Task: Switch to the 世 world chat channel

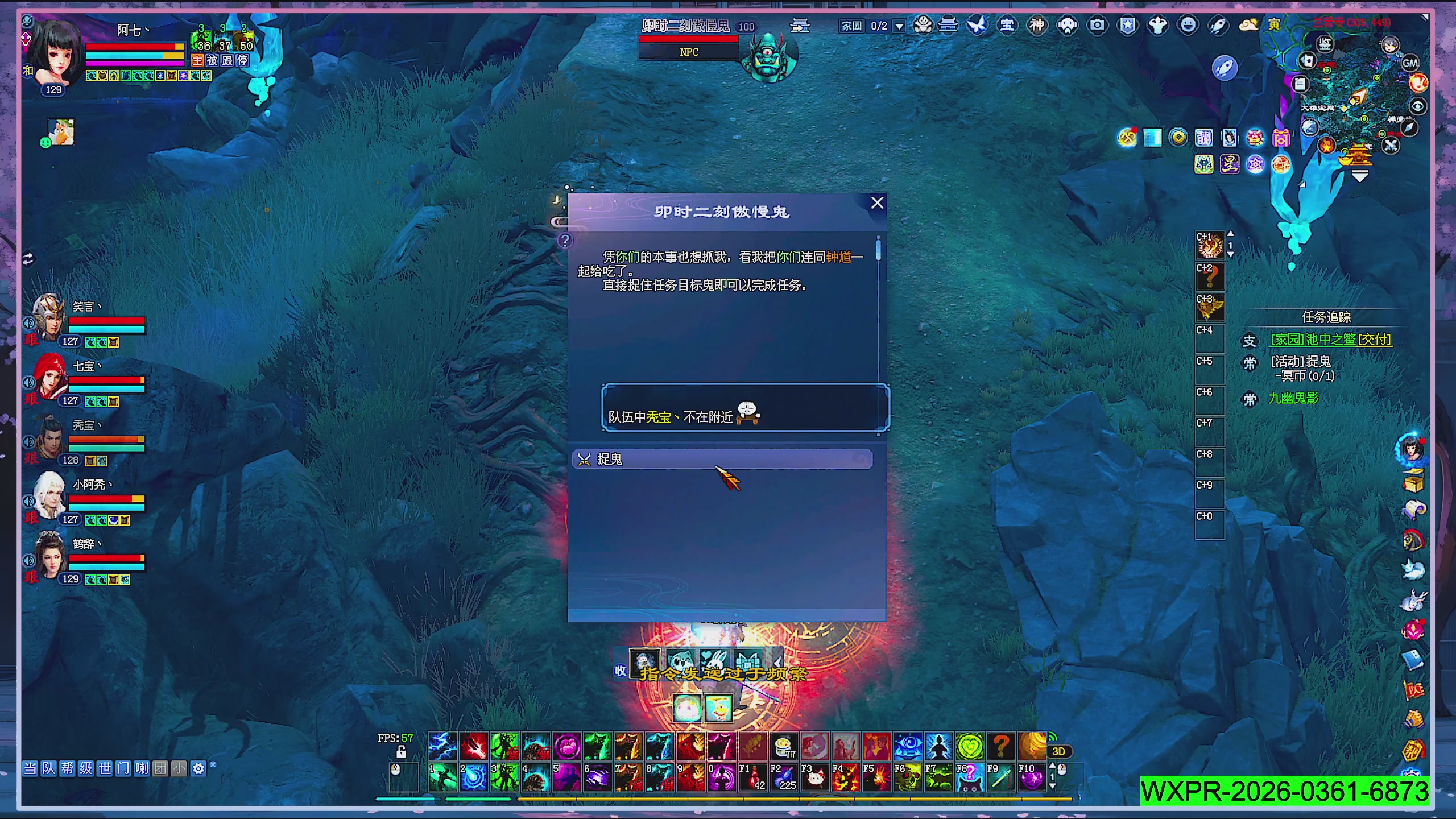Action: 105,768
